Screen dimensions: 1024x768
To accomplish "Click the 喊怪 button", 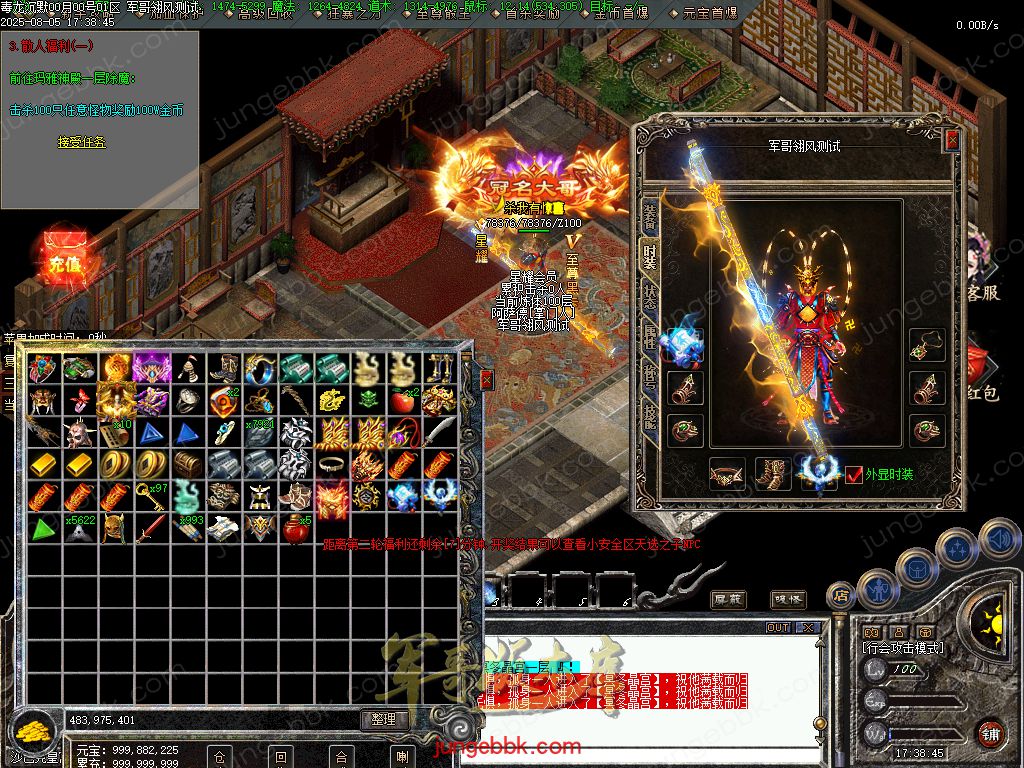I will tap(788, 599).
